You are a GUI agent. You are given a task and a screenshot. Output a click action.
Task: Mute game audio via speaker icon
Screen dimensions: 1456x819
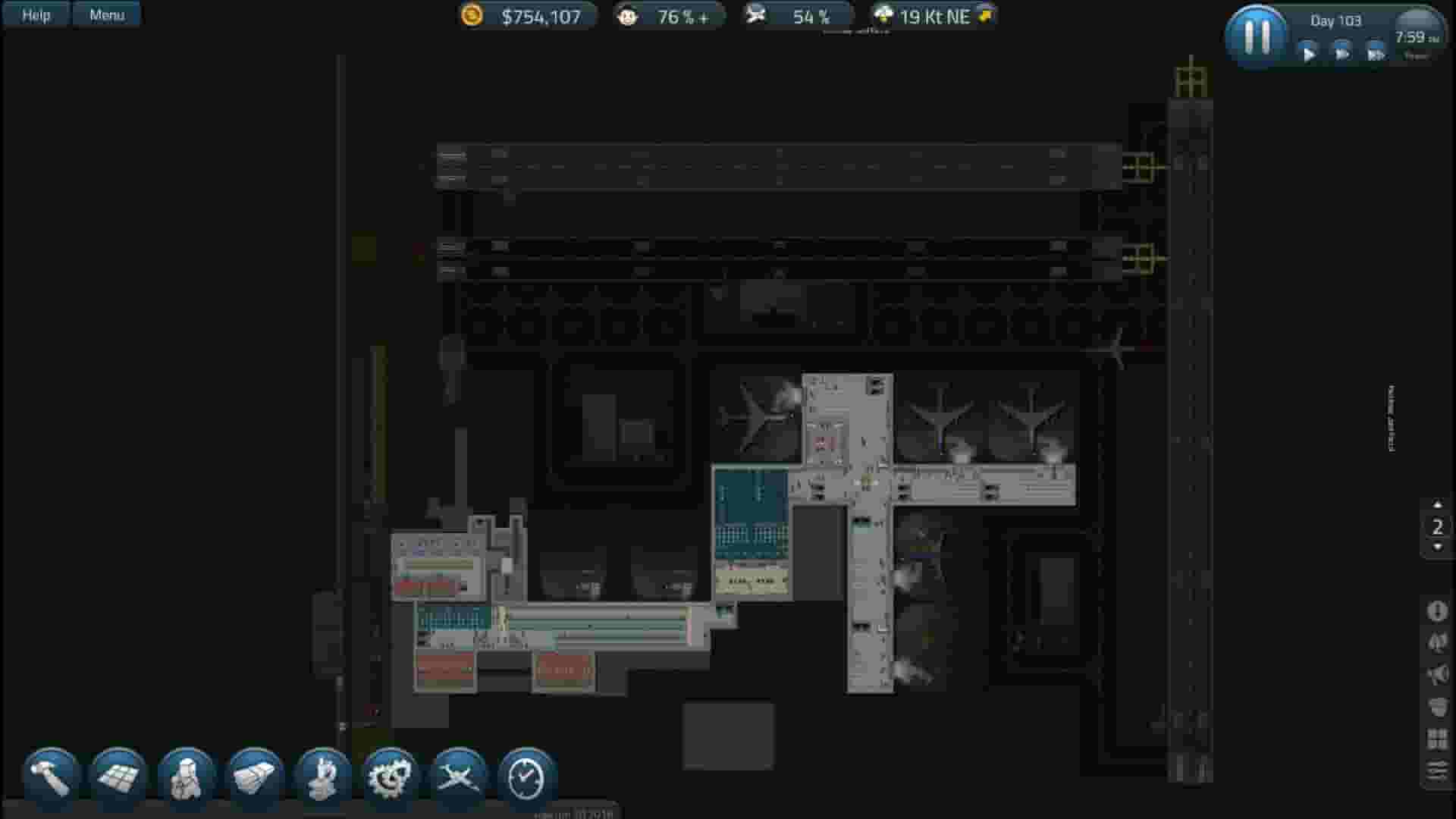(1439, 673)
